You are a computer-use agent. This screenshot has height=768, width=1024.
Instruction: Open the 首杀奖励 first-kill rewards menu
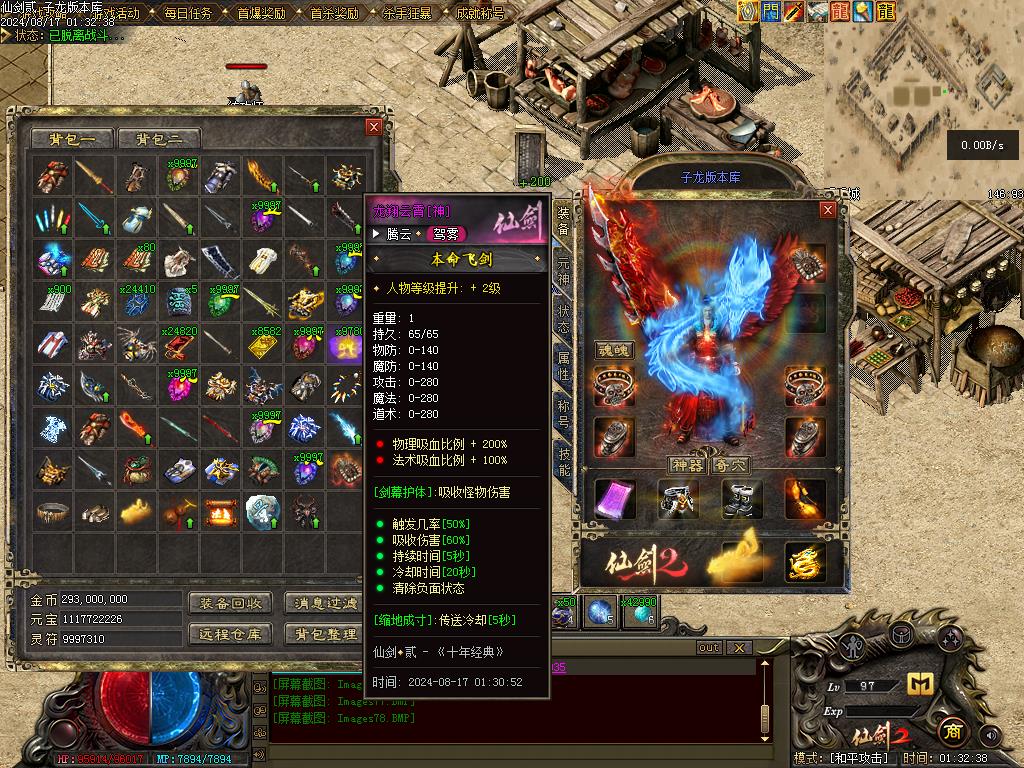pyautogui.click(x=334, y=14)
